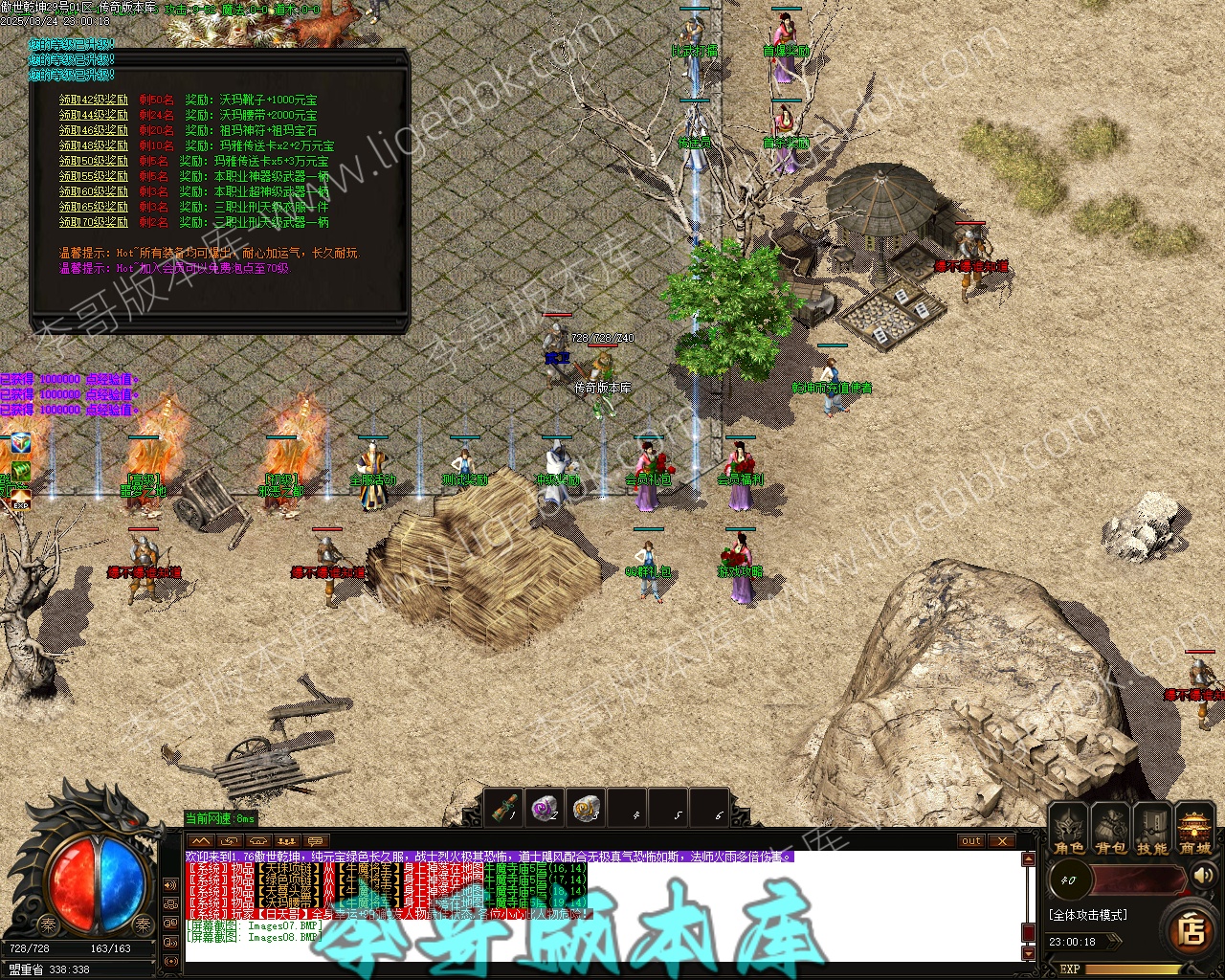The image size is (1225, 980).
Task: Use the gold swirl stone in slot 3
Action: [587, 809]
